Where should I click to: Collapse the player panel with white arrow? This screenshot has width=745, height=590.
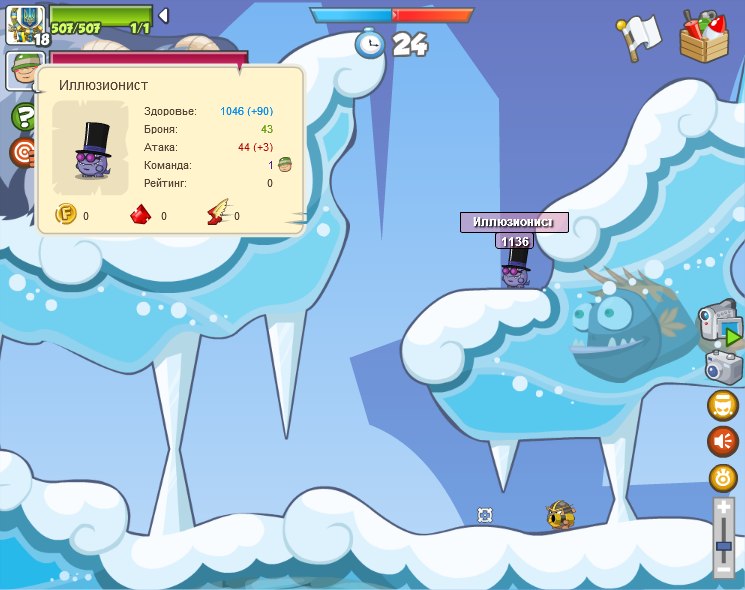(x=163, y=16)
